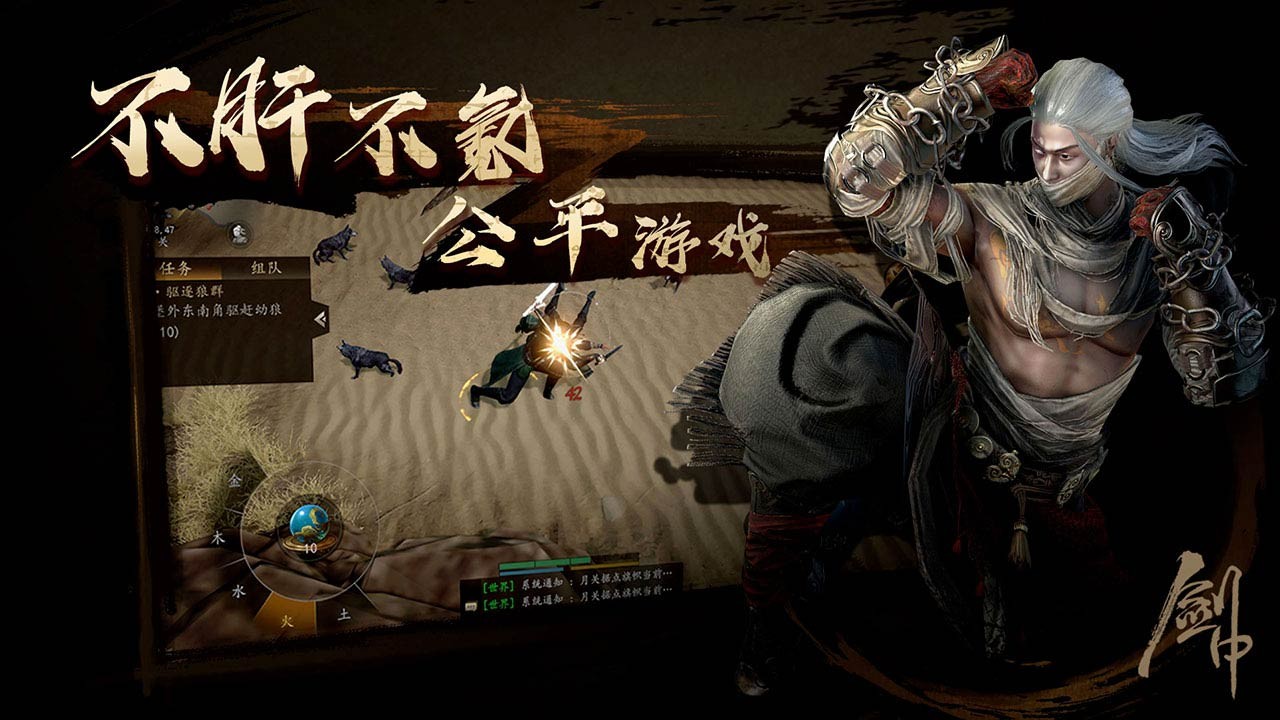Viewport: 1280px width, 720px height.
Task: Collapse the quest panel with the left chevron arrow
Action: pos(320,318)
